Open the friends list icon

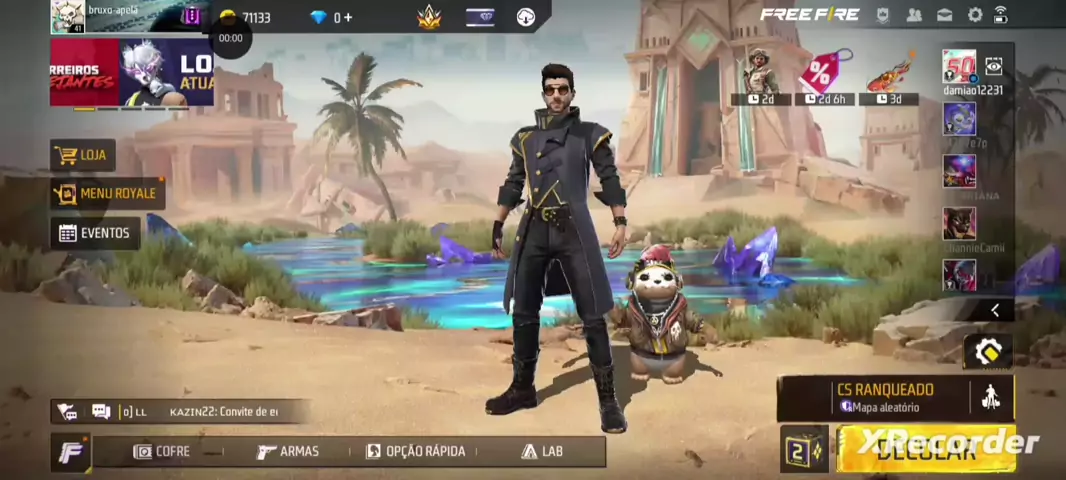click(914, 15)
